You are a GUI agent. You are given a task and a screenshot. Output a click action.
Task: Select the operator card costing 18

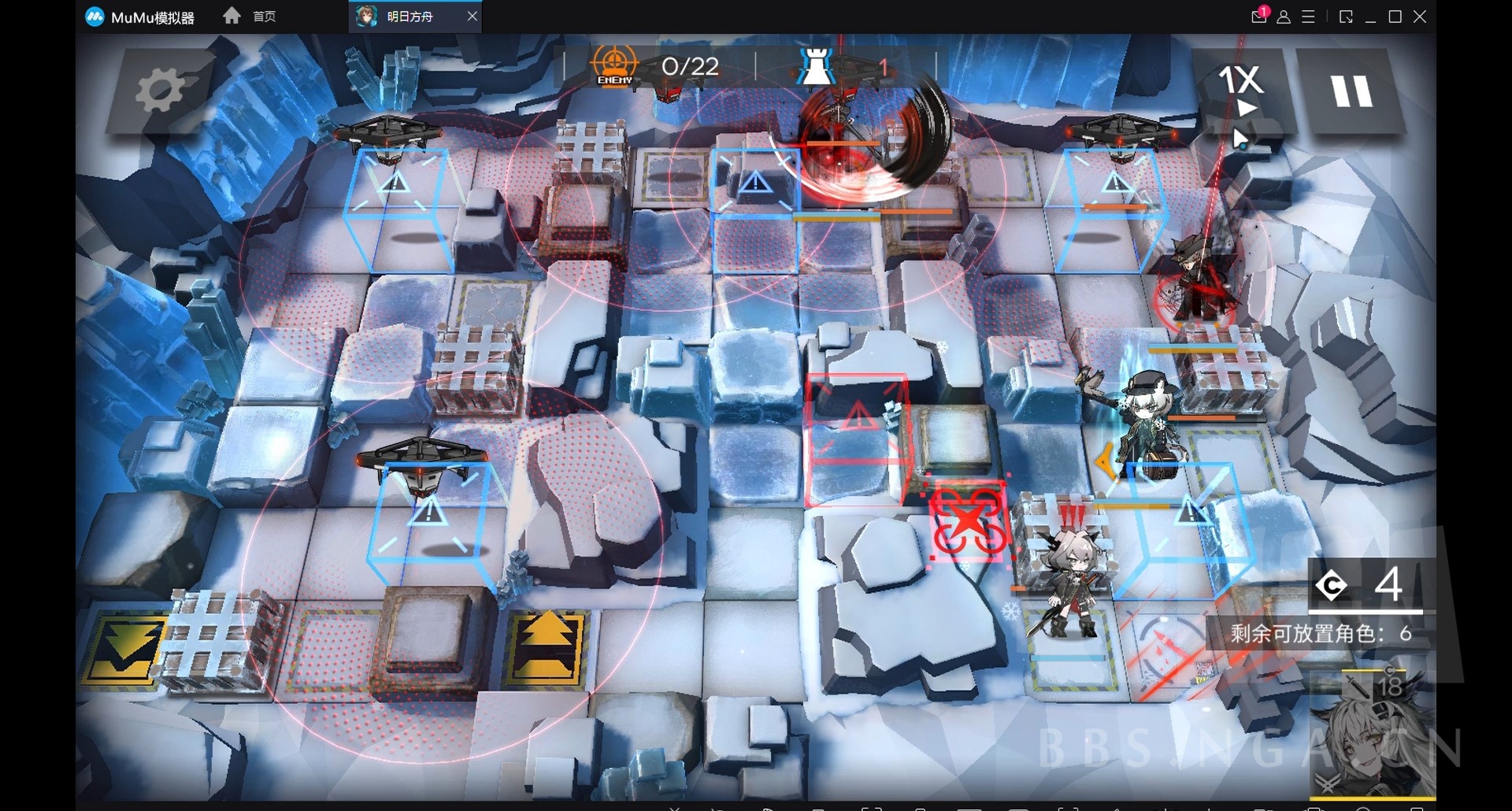coord(1372,732)
